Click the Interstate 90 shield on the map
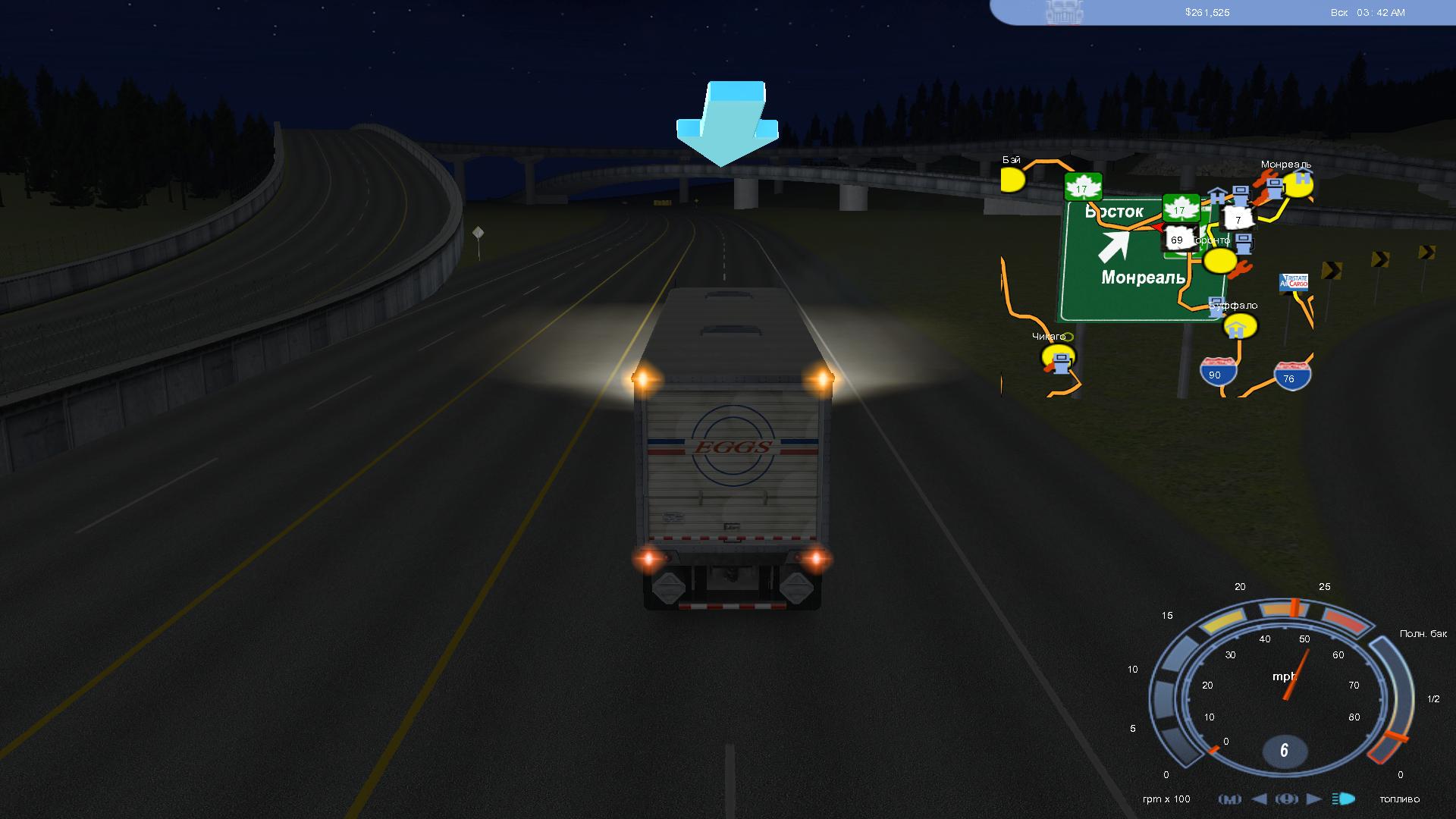The image size is (1456, 819). click(x=1218, y=372)
